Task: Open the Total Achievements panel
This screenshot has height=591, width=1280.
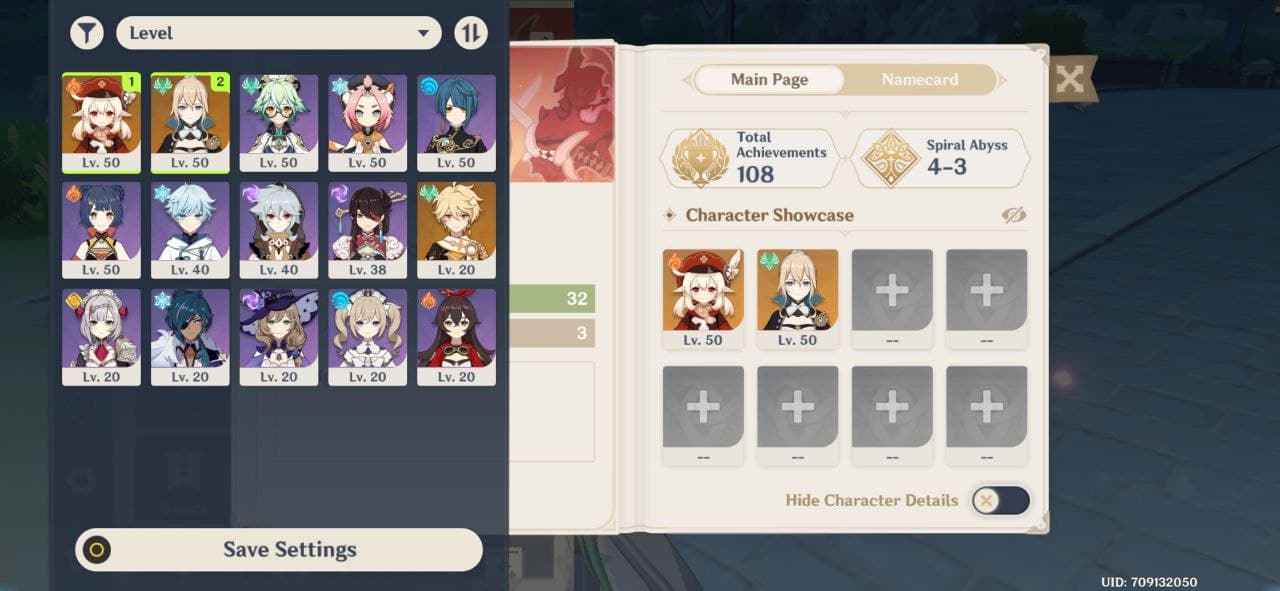Action: [750, 158]
